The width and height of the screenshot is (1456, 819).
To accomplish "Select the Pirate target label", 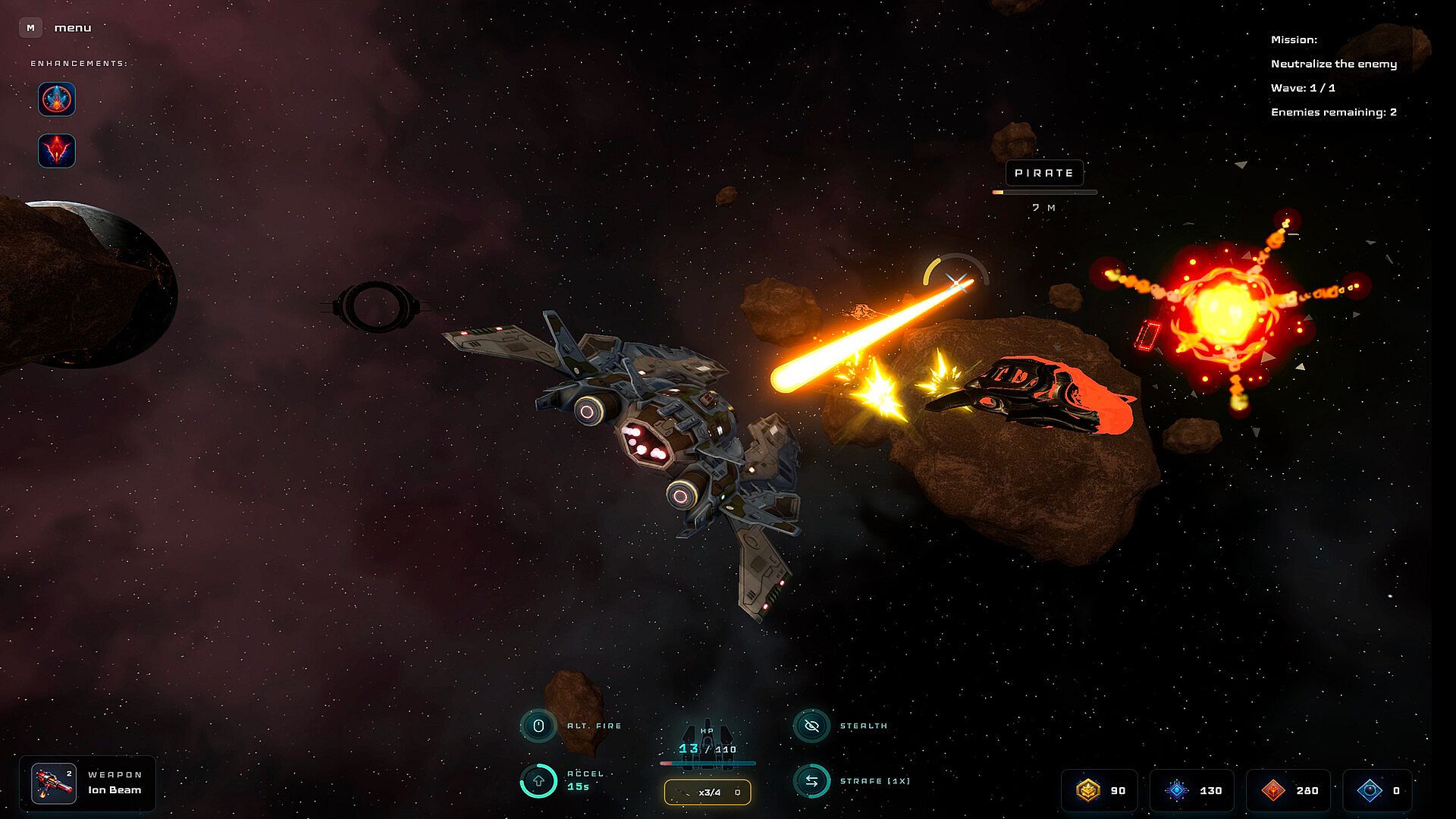I will point(1044,173).
